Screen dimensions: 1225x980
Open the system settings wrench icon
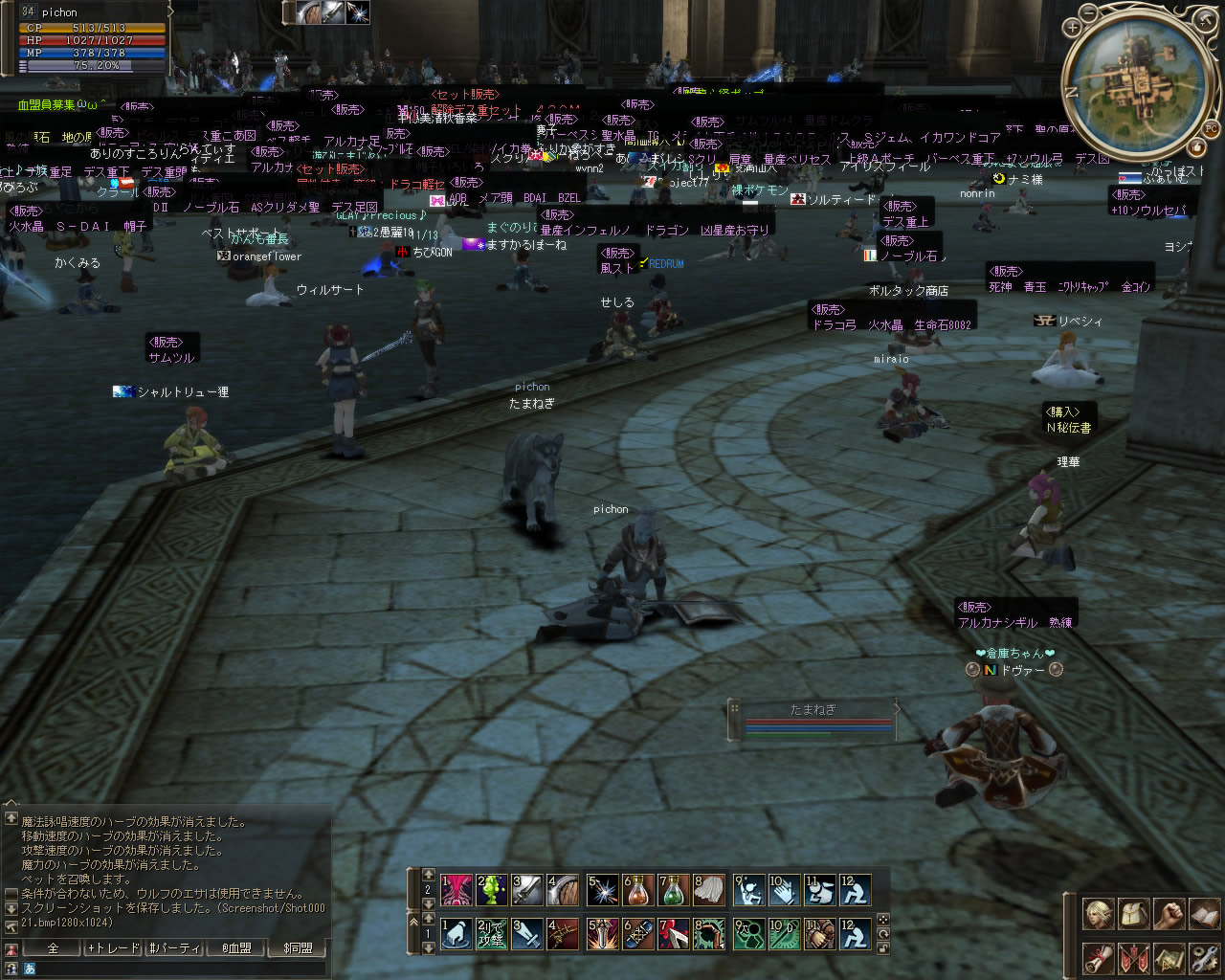1204,957
